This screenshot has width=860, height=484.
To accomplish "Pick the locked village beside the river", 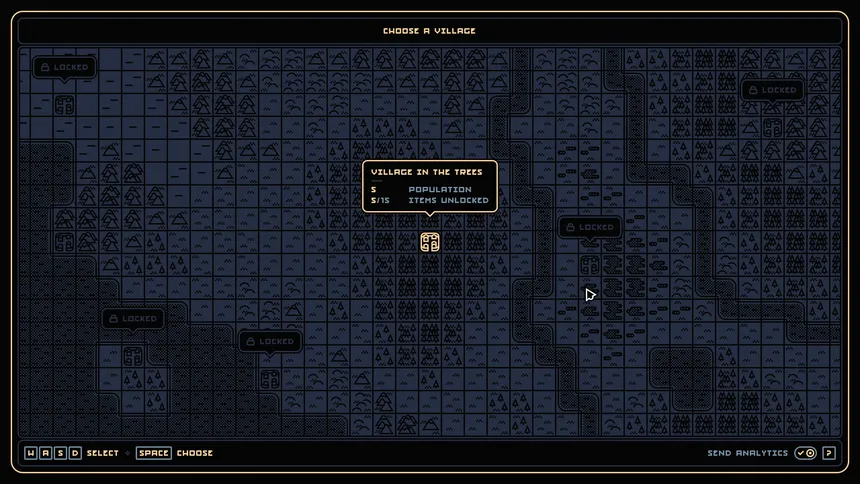I will pyautogui.click(x=590, y=265).
